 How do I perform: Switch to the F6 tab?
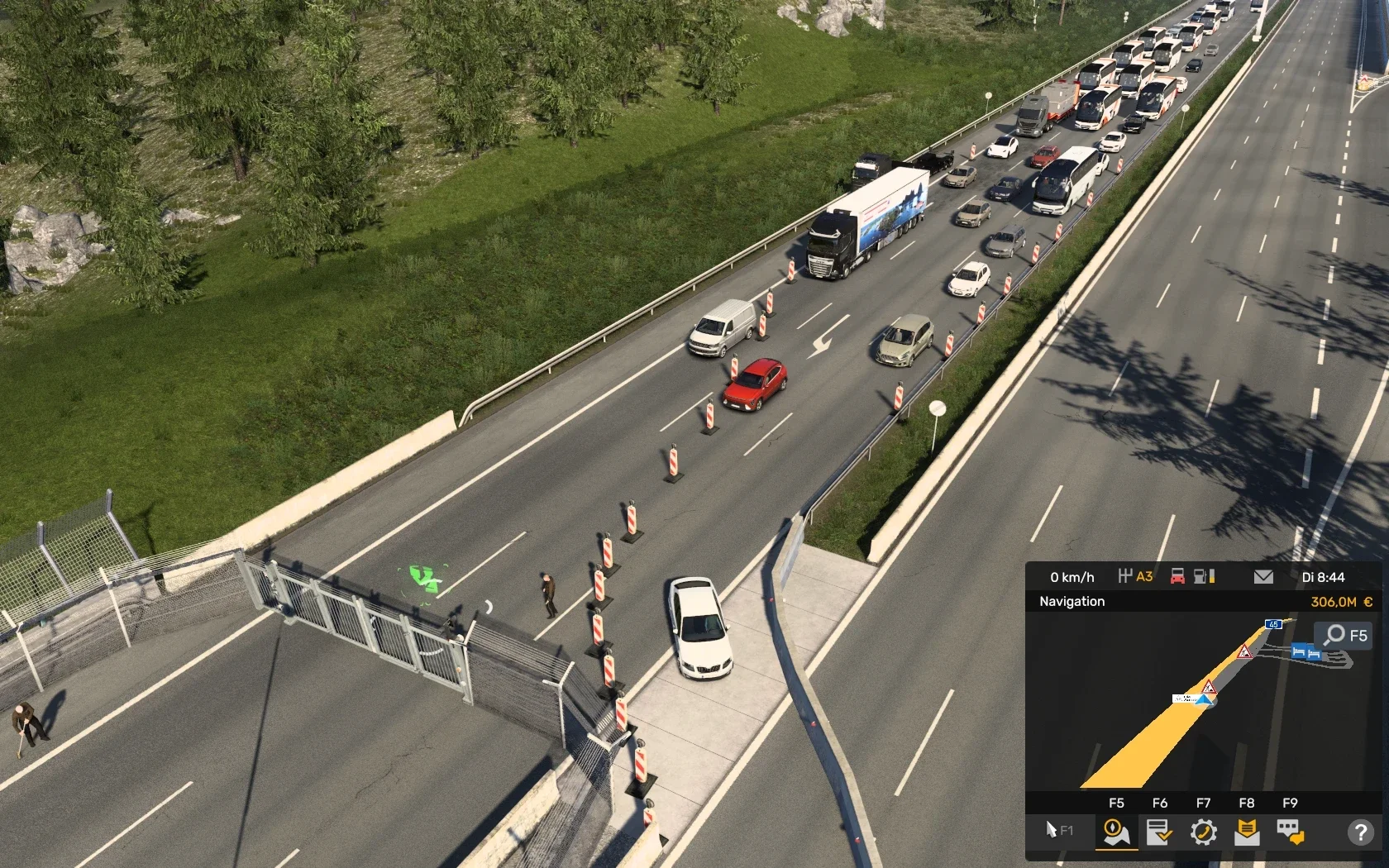[1160, 803]
